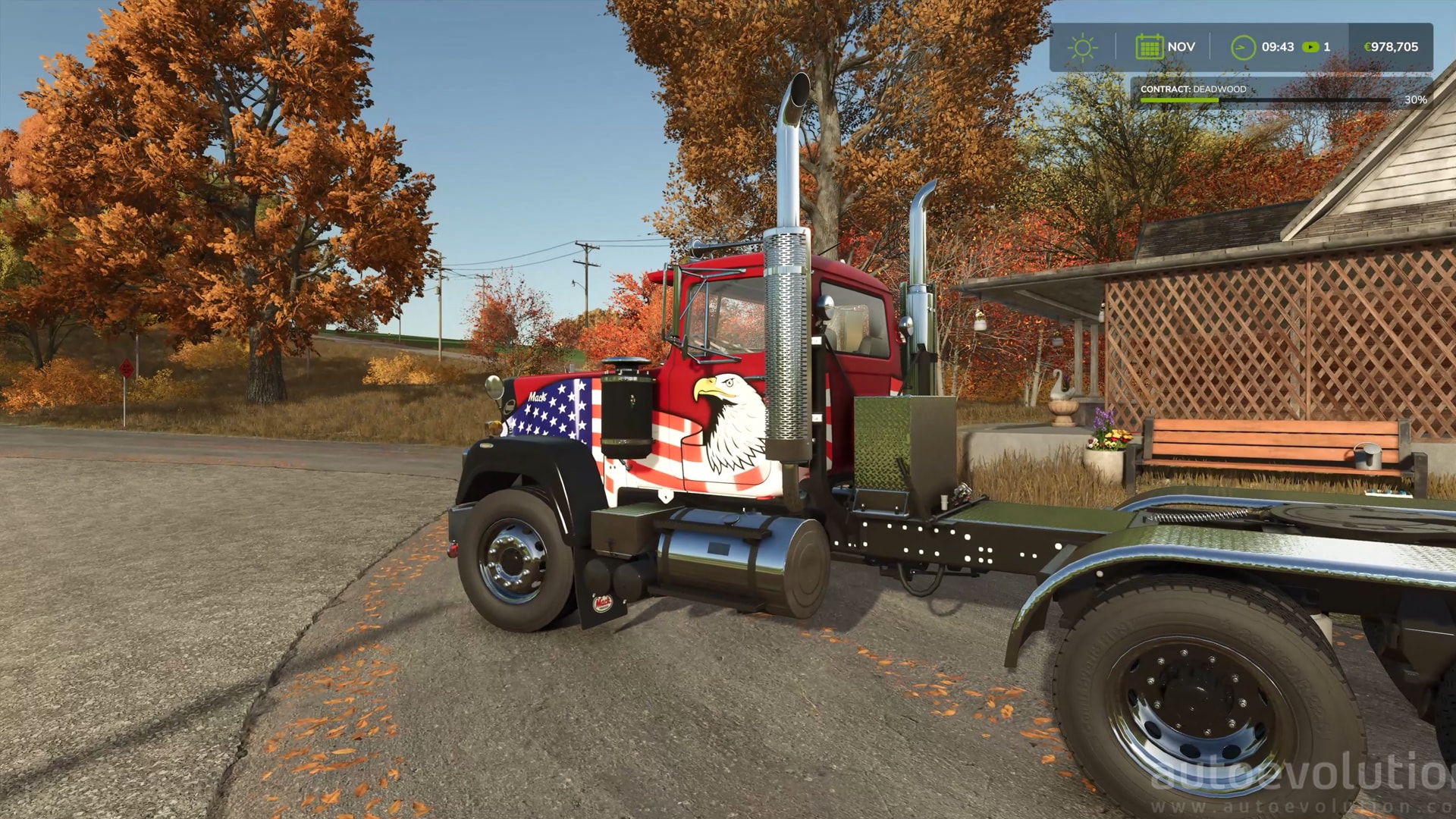
Task: Open the calendar icon showing NOV
Action: [1149, 47]
